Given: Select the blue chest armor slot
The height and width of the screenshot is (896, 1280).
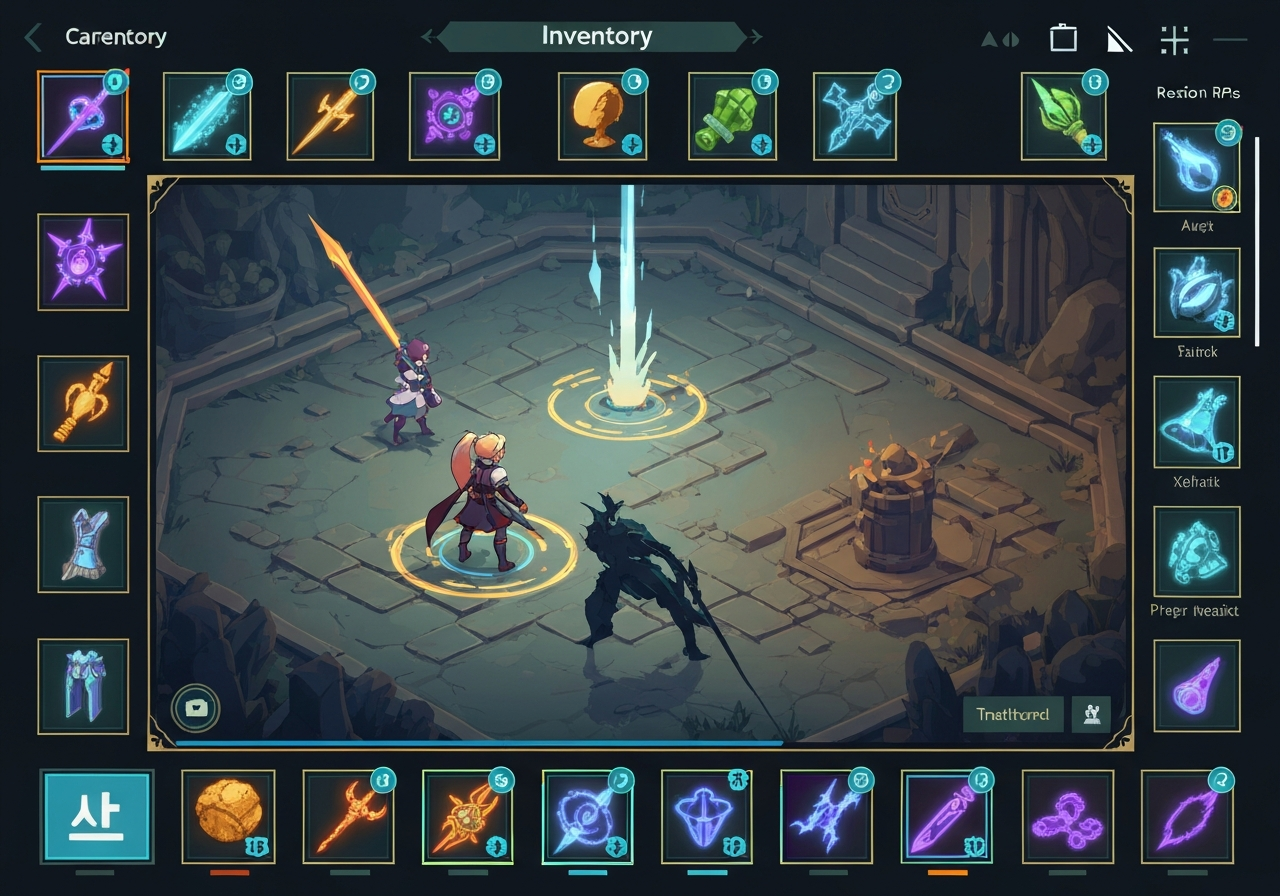Looking at the screenshot, I should pos(83,544).
